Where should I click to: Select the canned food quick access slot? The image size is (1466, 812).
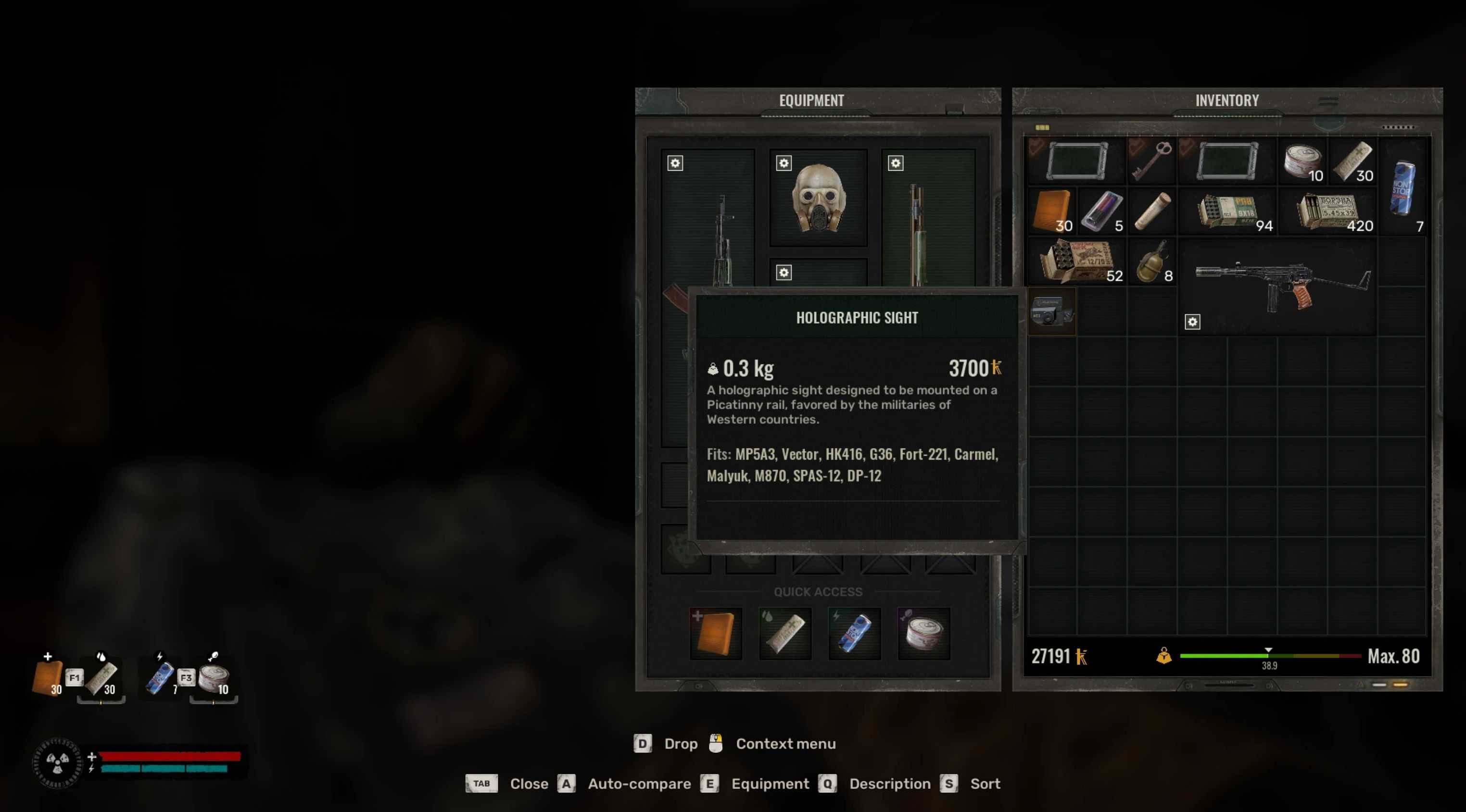pyautogui.click(x=923, y=633)
